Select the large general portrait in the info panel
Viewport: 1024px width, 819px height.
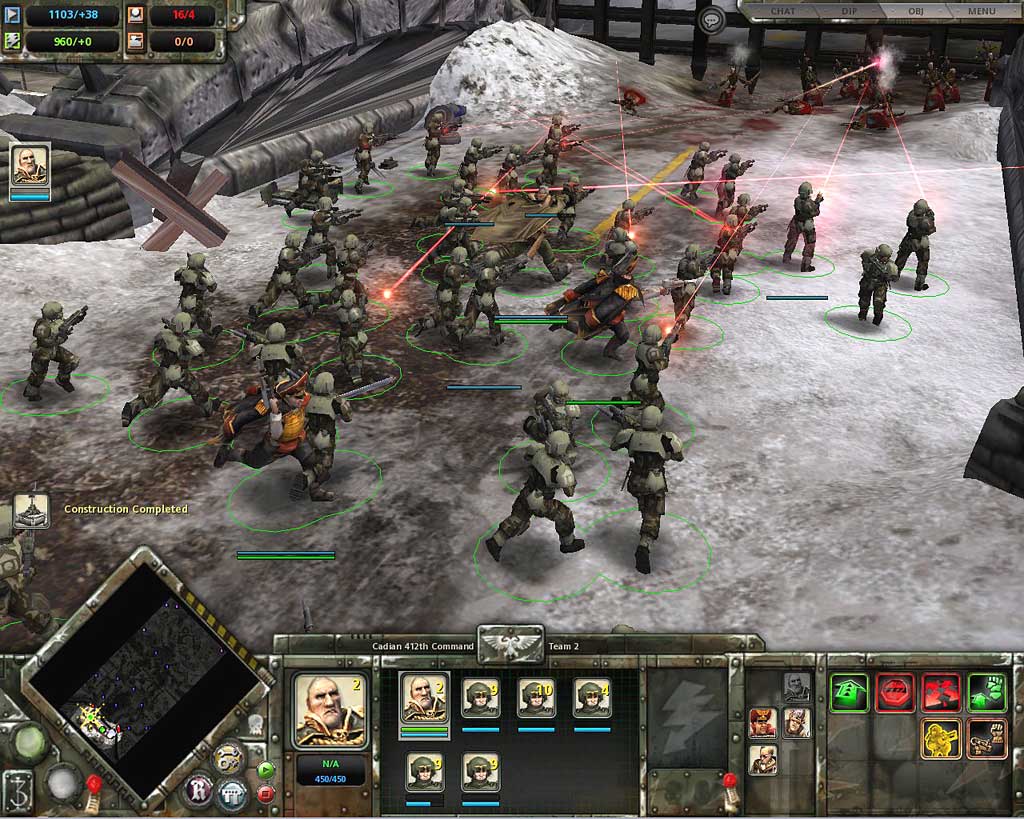coord(329,711)
